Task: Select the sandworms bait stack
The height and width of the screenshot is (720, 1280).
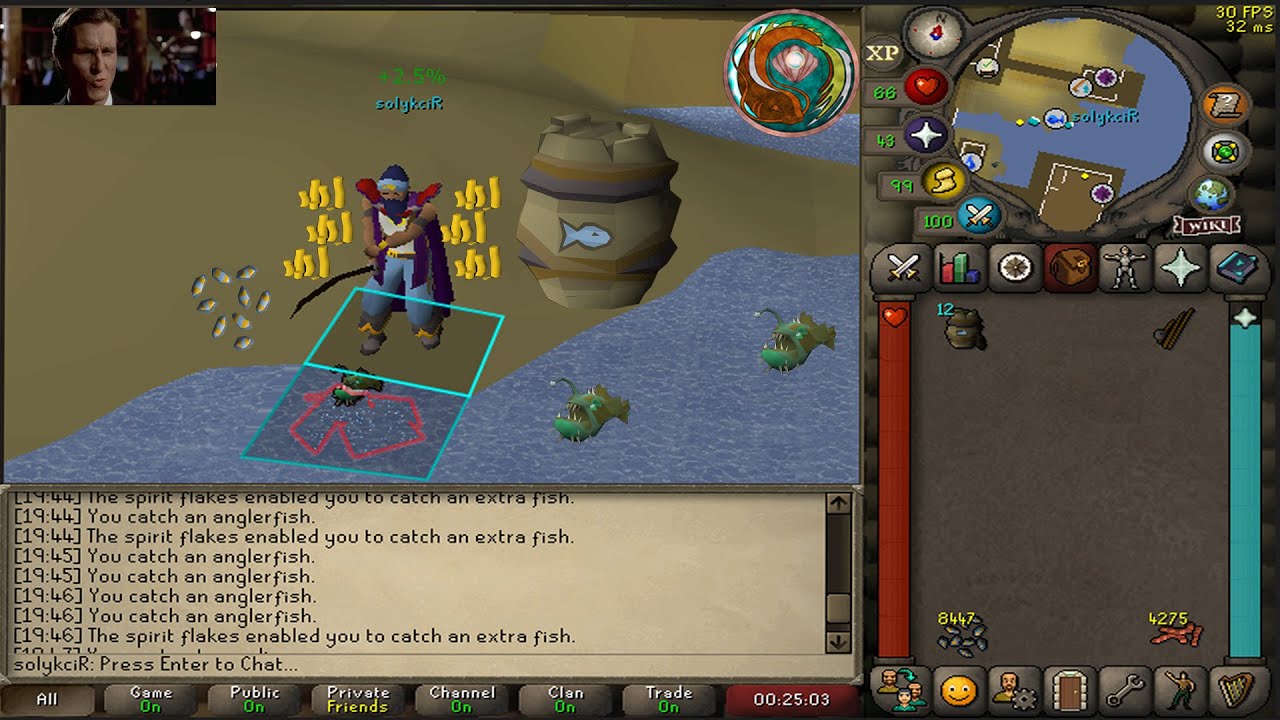Action: pyautogui.click(x=1177, y=633)
